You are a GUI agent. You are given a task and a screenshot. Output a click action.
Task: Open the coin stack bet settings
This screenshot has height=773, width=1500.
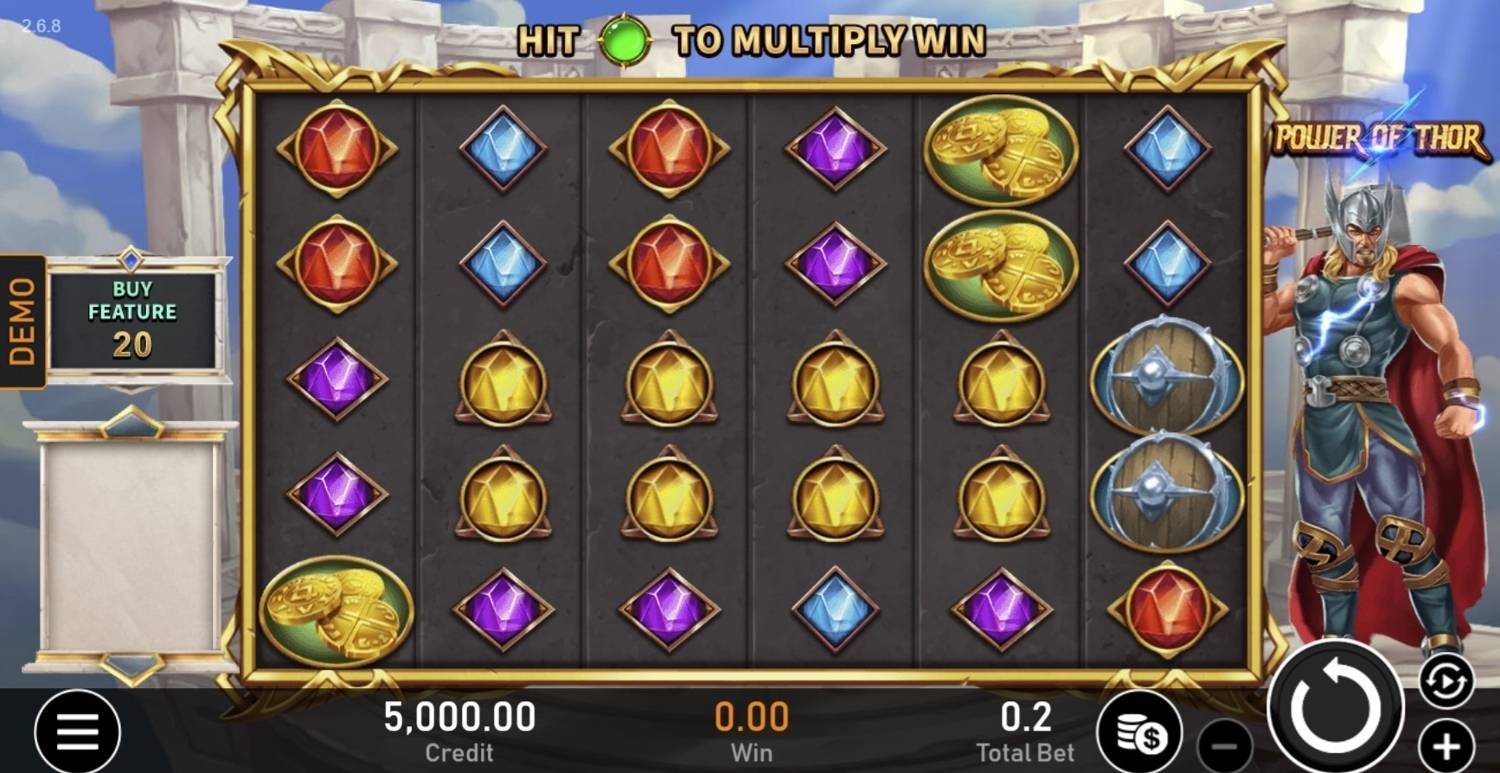click(1140, 732)
